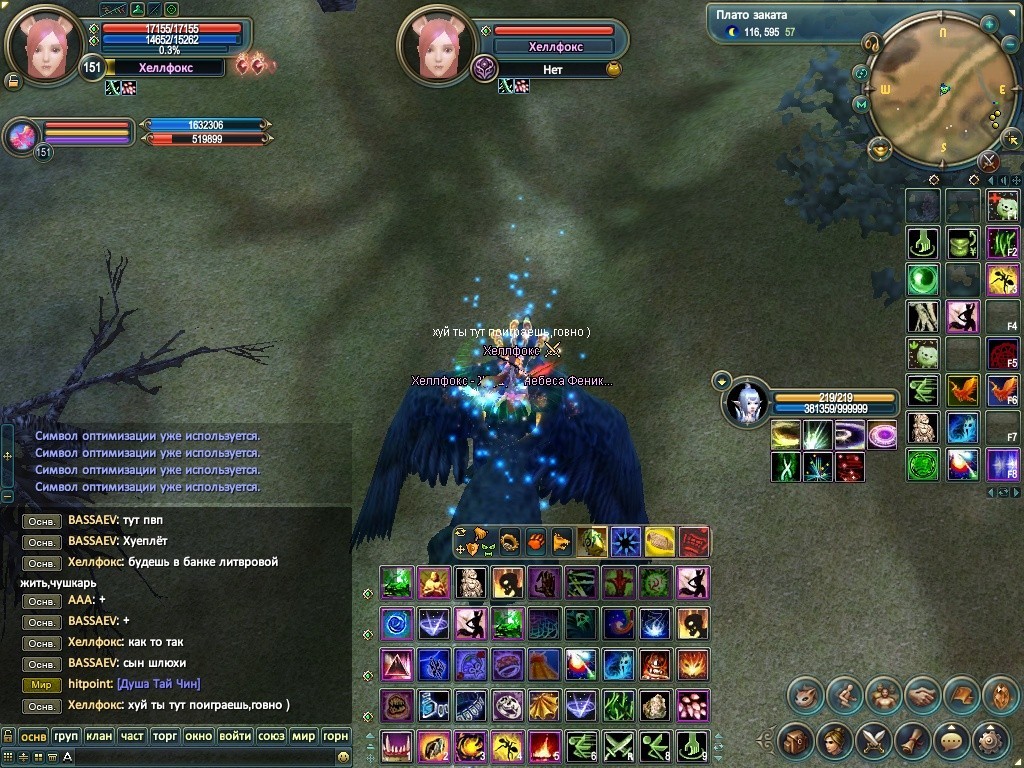Zoom in the minimap with plus button

[x=989, y=24]
